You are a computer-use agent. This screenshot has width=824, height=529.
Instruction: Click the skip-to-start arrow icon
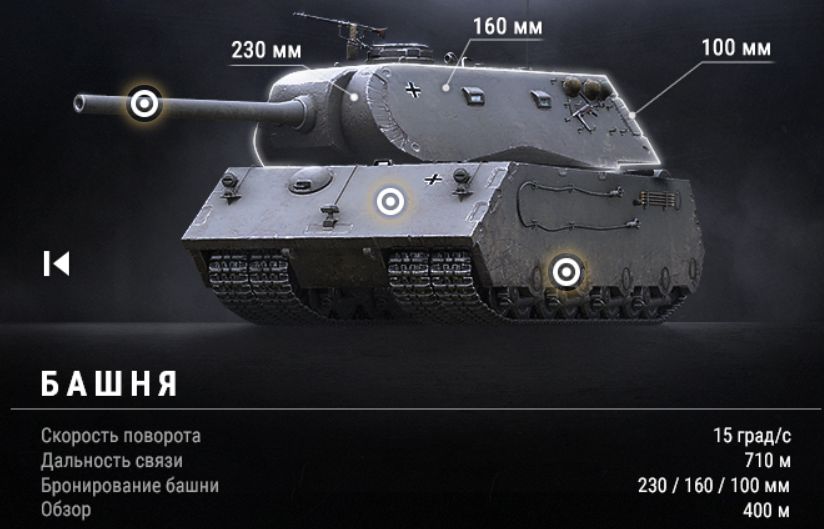pos(56,263)
